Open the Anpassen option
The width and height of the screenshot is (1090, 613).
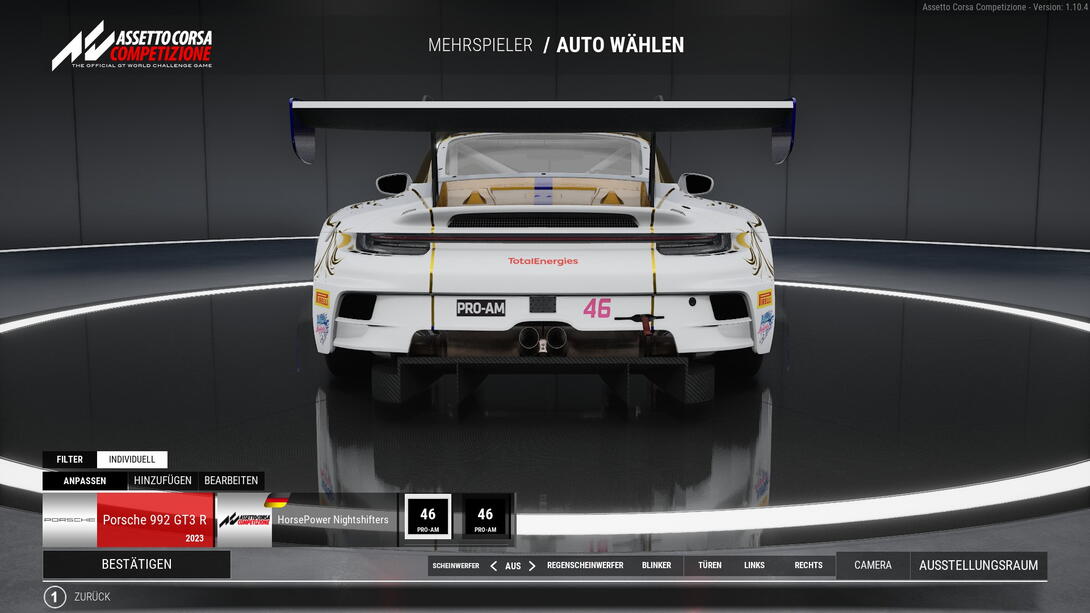click(85, 480)
